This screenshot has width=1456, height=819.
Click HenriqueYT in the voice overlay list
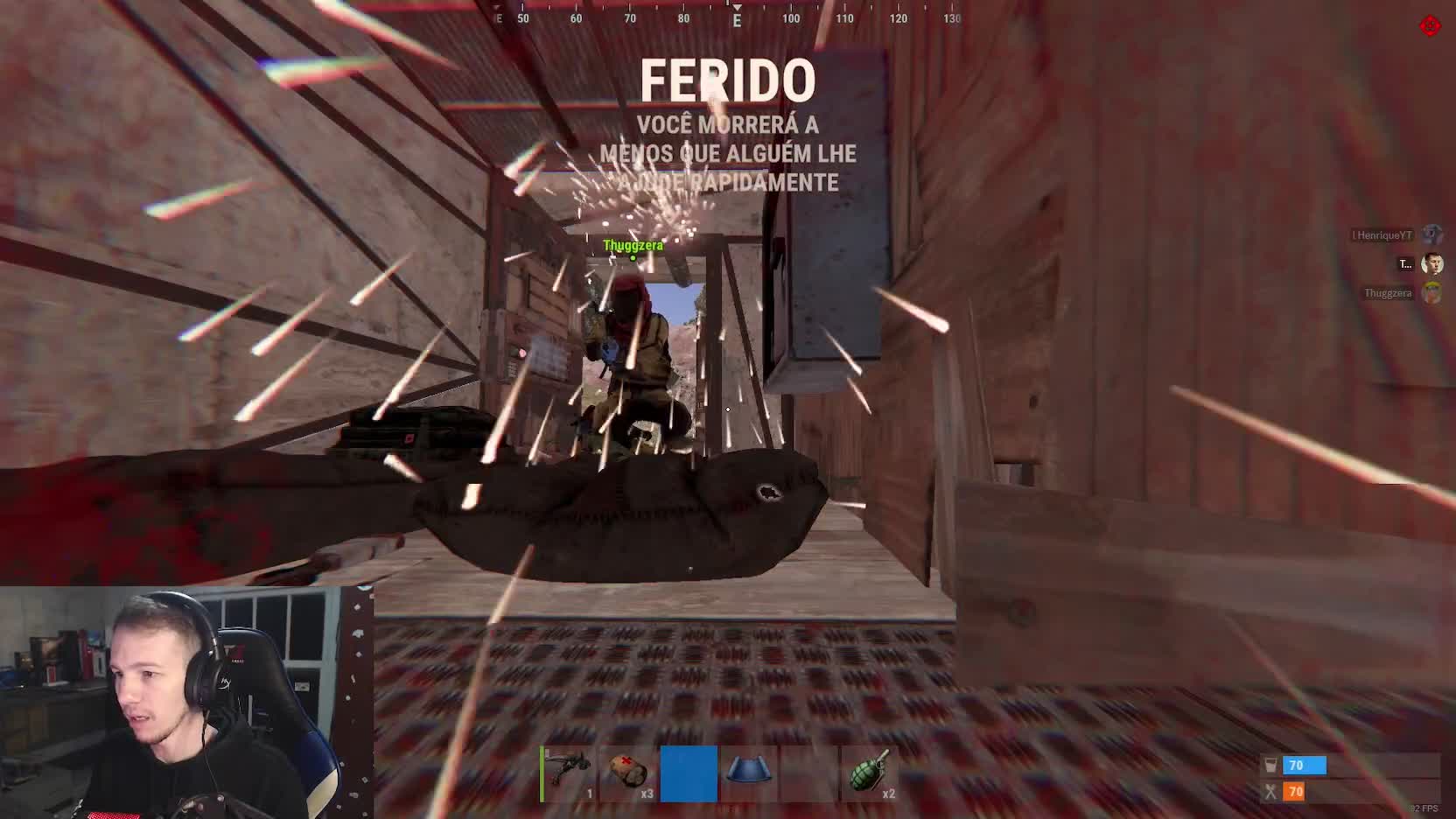pos(1383,235)
